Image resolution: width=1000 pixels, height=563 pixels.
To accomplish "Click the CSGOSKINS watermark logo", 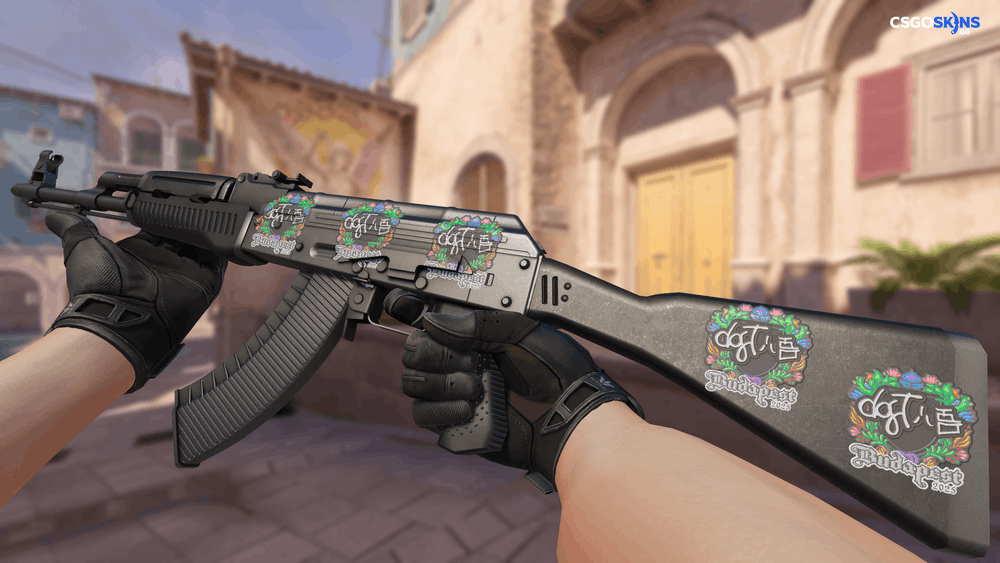I will 936,23.
